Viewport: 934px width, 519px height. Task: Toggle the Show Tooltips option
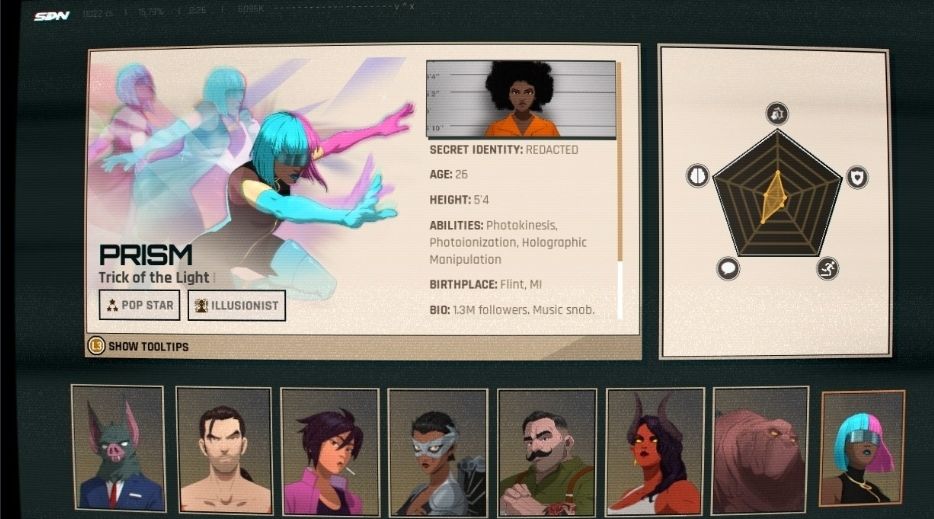coord(138,346)
